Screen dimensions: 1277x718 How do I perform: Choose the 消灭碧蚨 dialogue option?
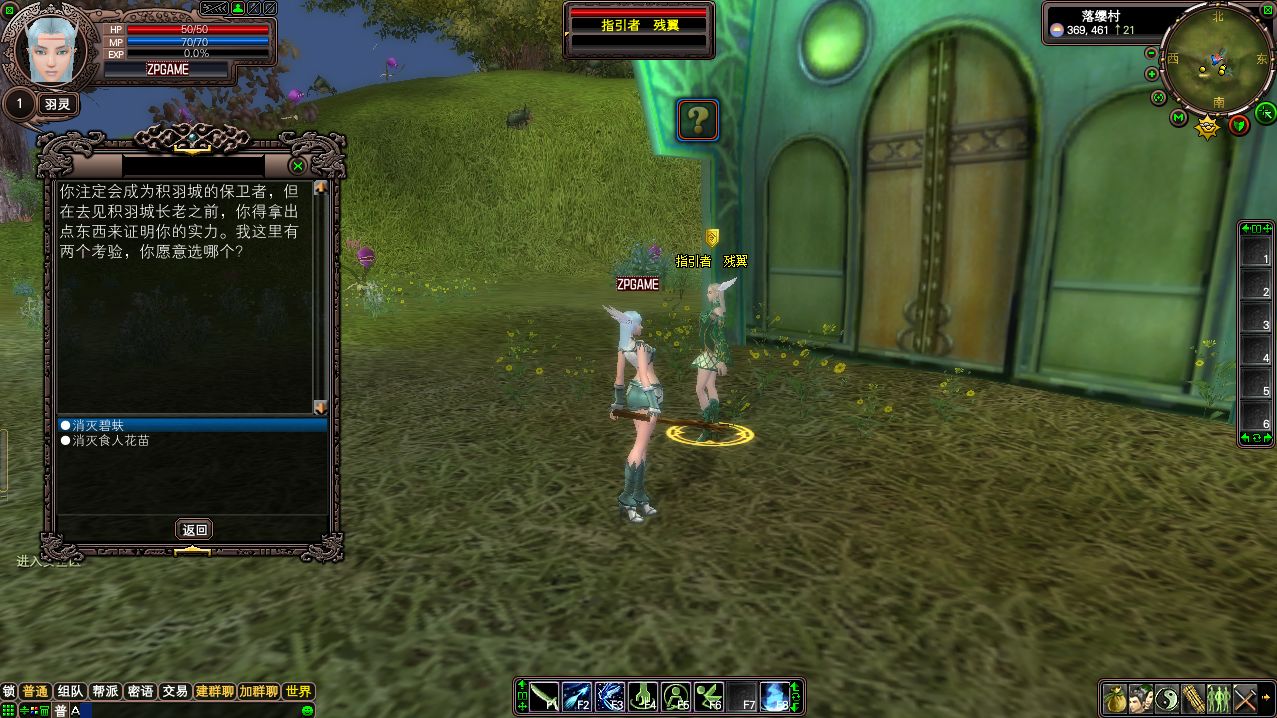[x=98, y=425]
